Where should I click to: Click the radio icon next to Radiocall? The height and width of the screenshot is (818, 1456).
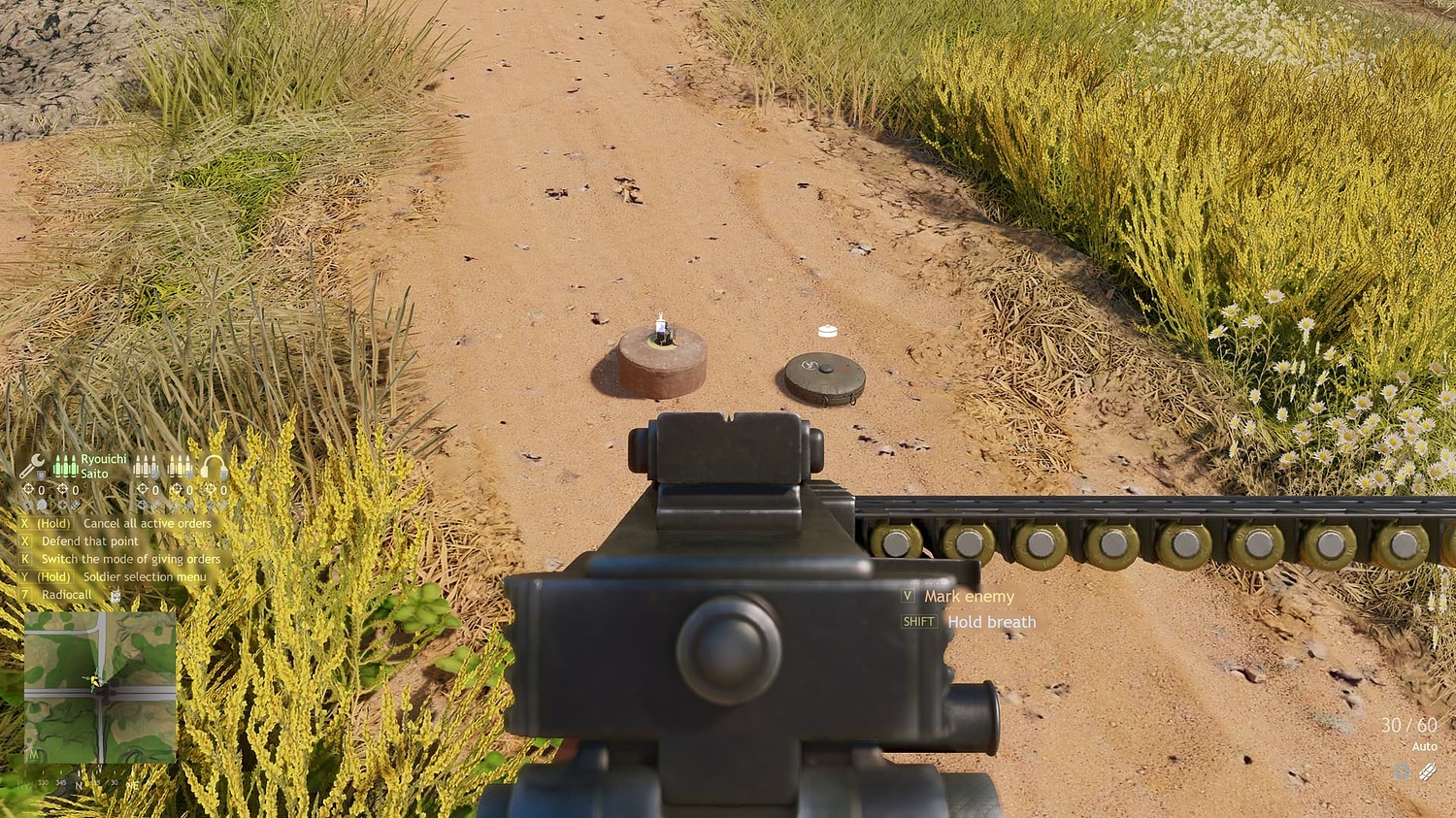coord(116,596)
